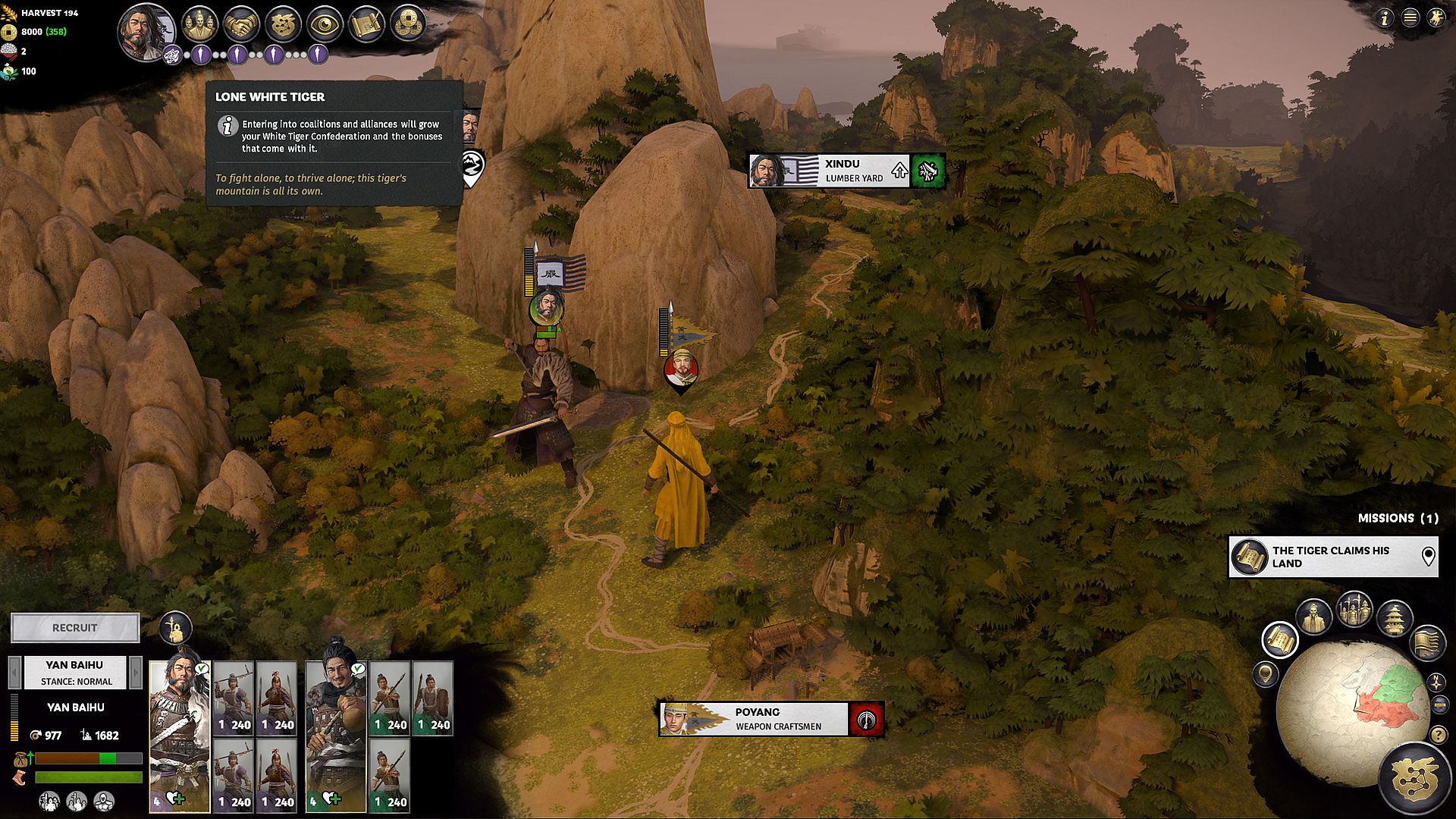Open the factions banner list
1456x819 pixels.
[1426, 642]
